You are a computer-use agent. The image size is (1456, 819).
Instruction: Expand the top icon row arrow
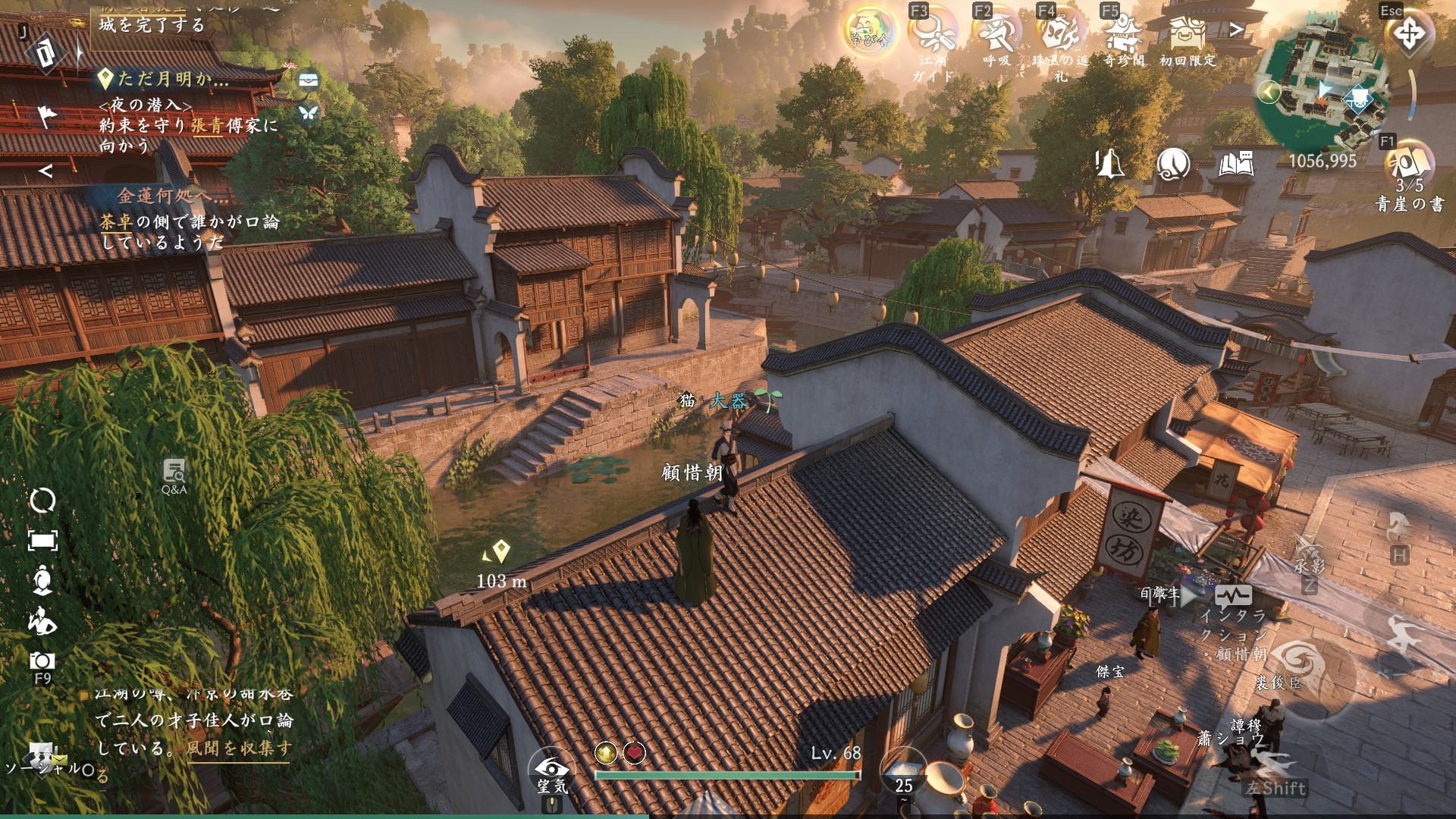1237,30
